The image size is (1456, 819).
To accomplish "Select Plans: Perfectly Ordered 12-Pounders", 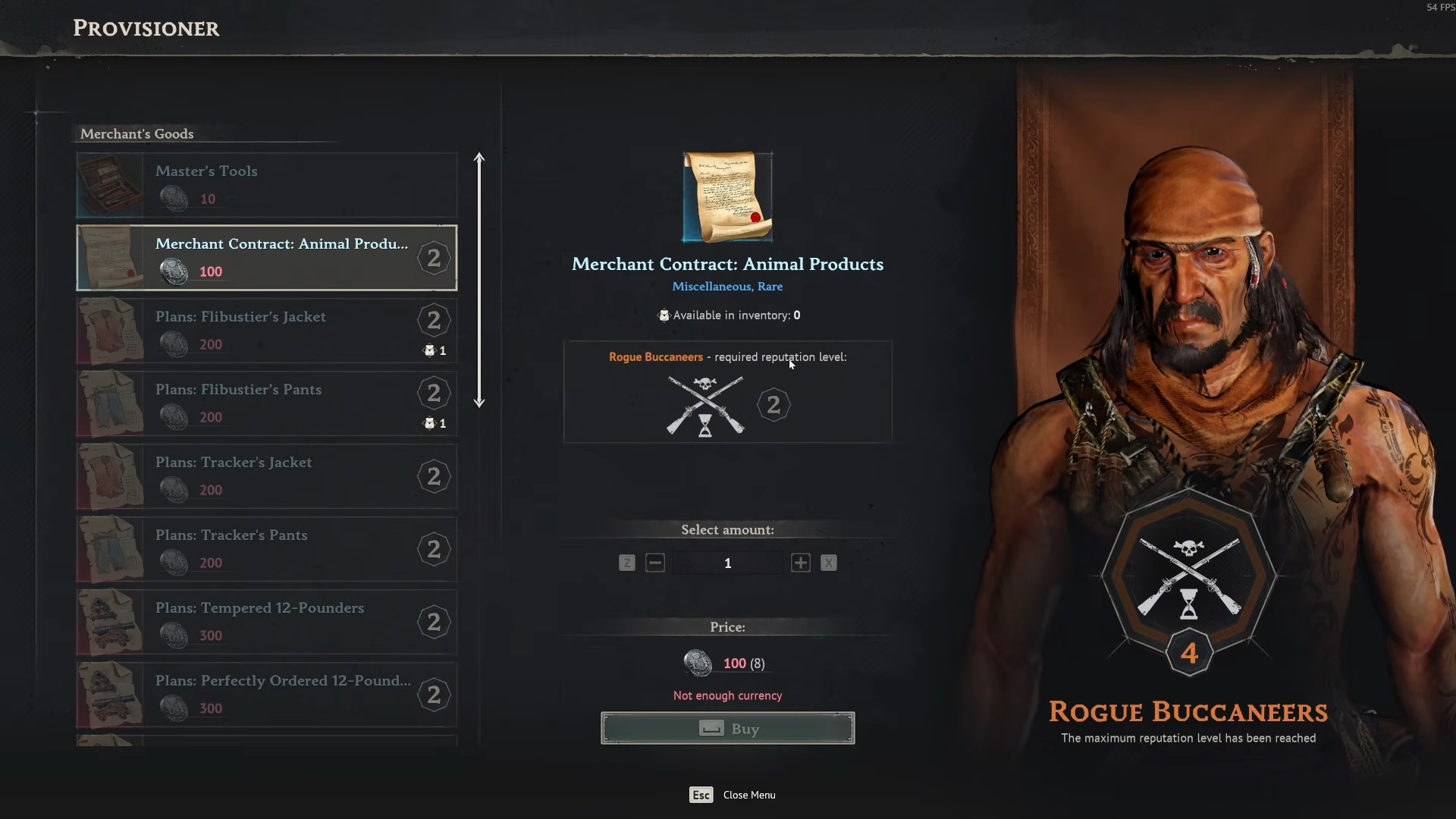I will pos(266,695).
